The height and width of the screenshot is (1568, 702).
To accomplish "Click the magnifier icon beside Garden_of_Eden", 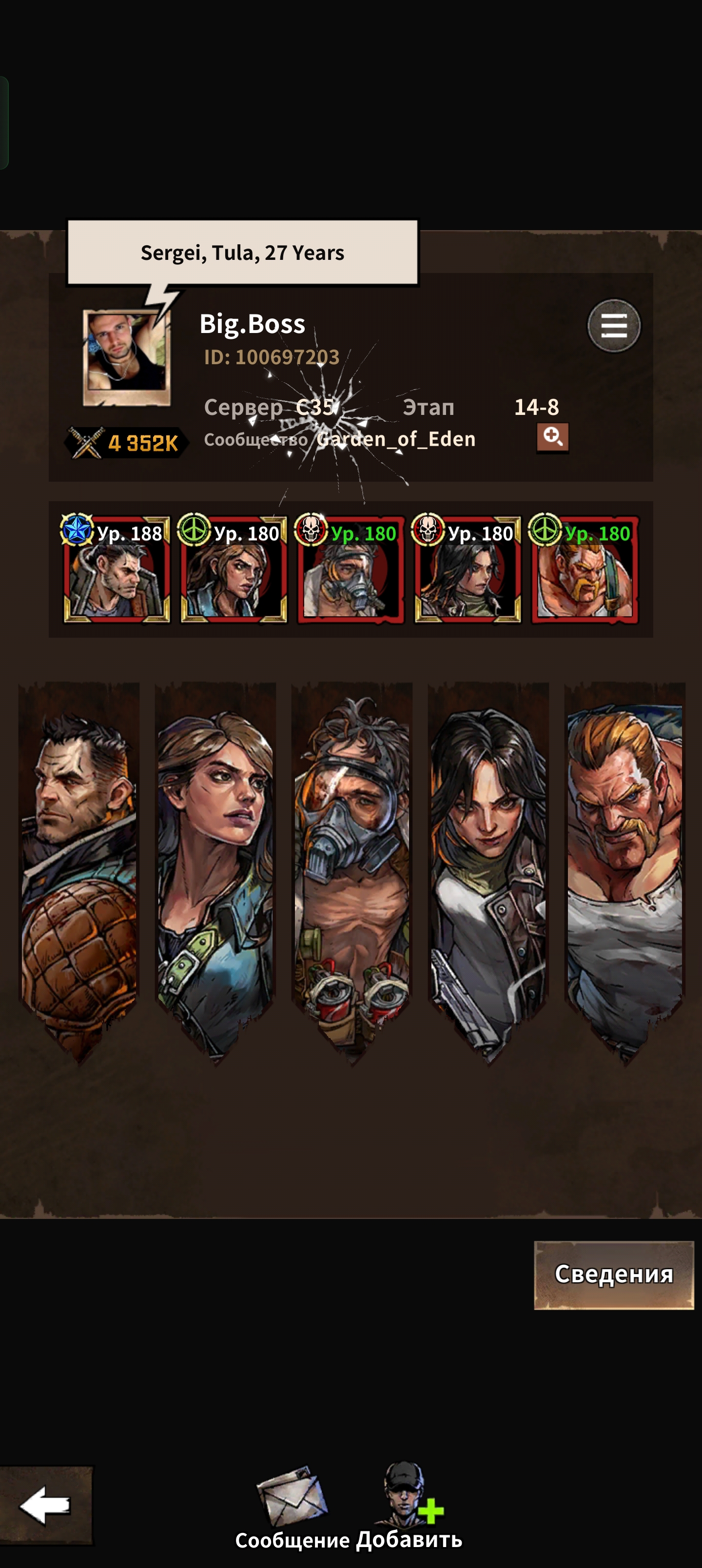I will (552, 438).
